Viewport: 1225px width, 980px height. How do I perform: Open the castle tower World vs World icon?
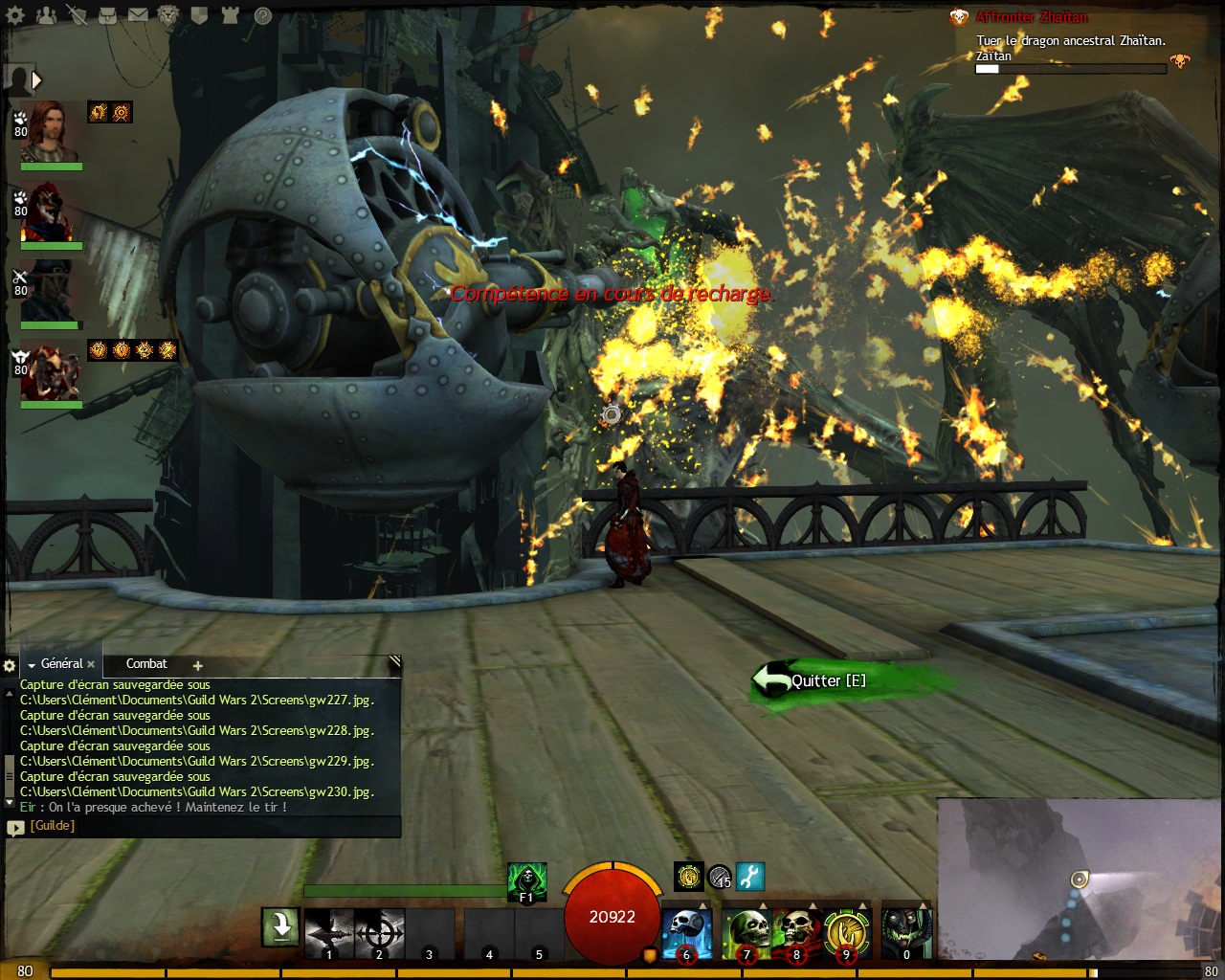pos(231,15)
